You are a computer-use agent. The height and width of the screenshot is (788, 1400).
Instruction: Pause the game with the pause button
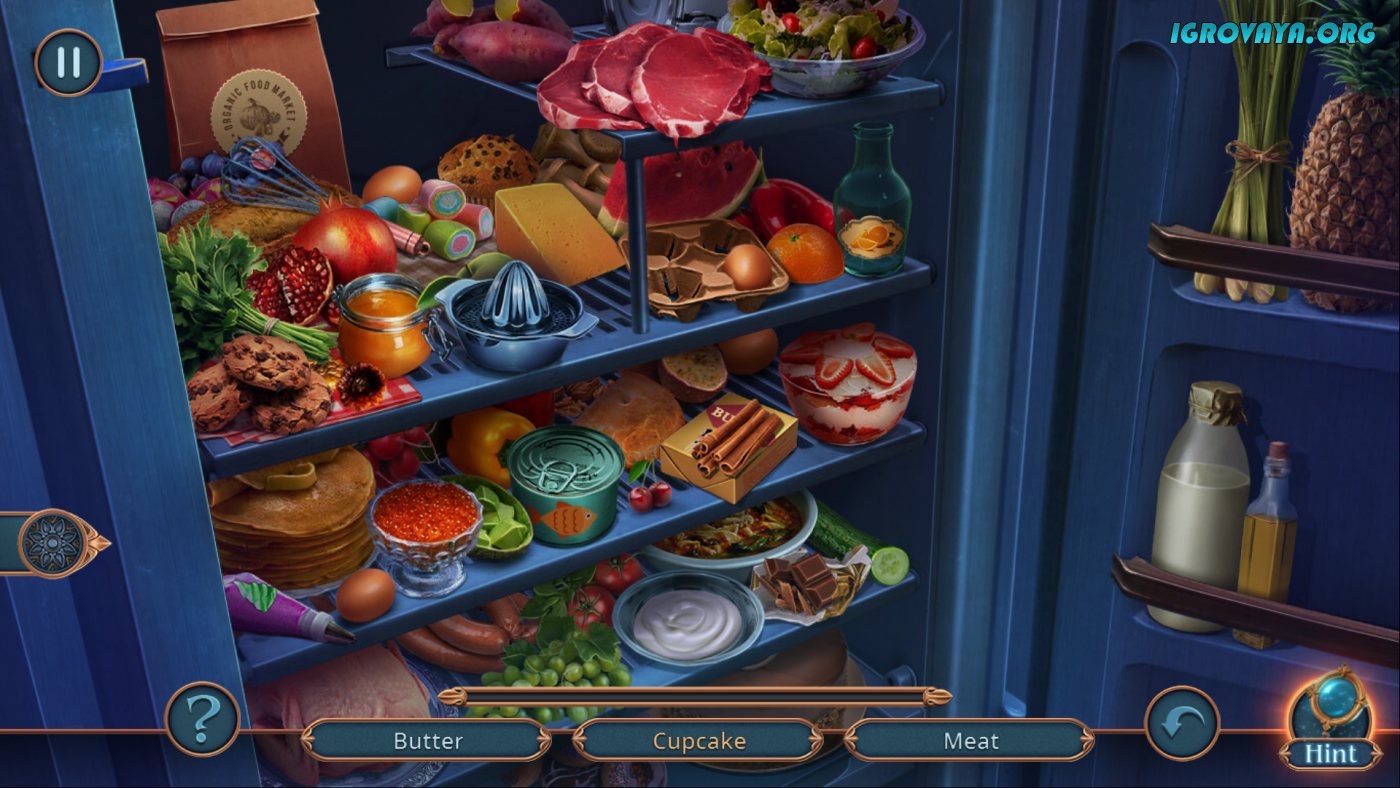[x=68, y=62]
